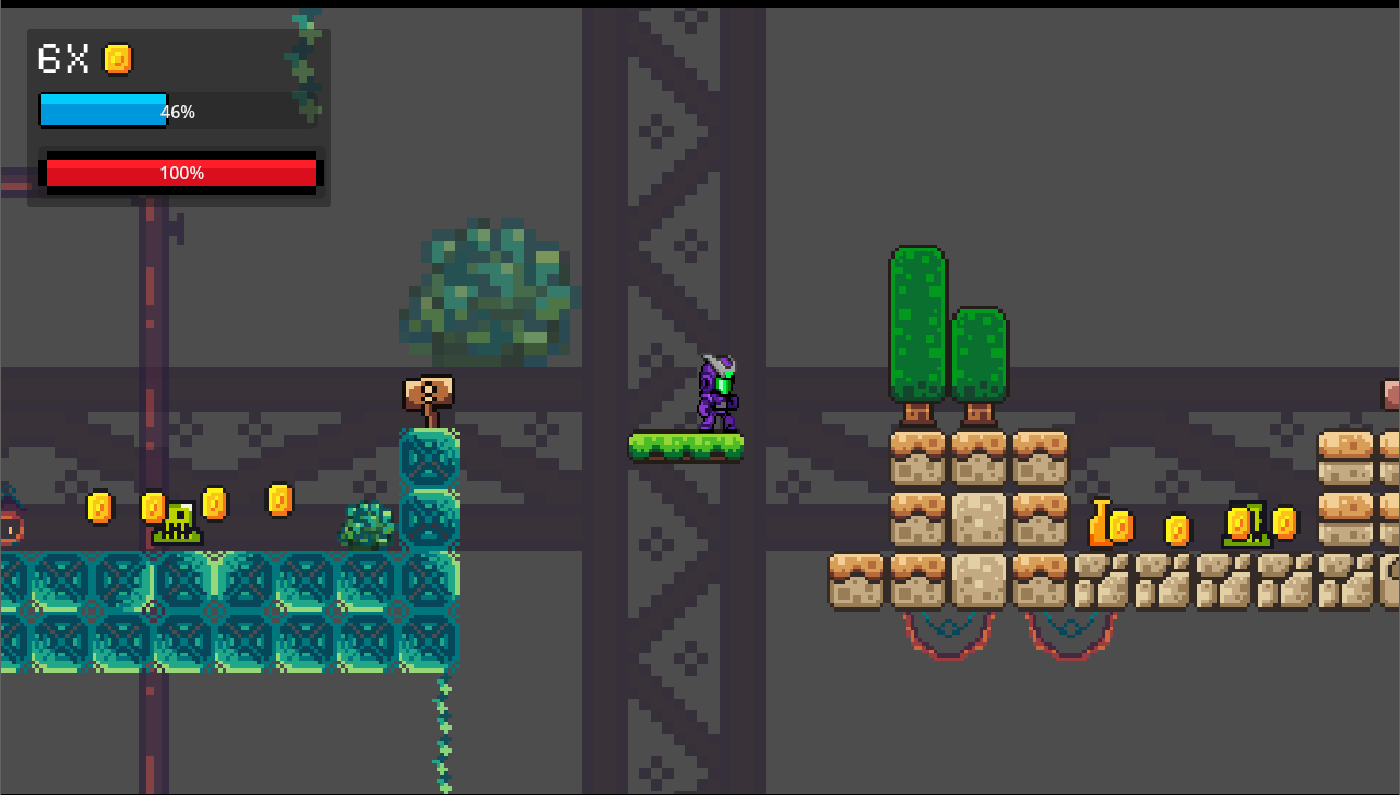Click the grass platform under the player
This screenshot has height=795, width=1400.
click(685, 447)
